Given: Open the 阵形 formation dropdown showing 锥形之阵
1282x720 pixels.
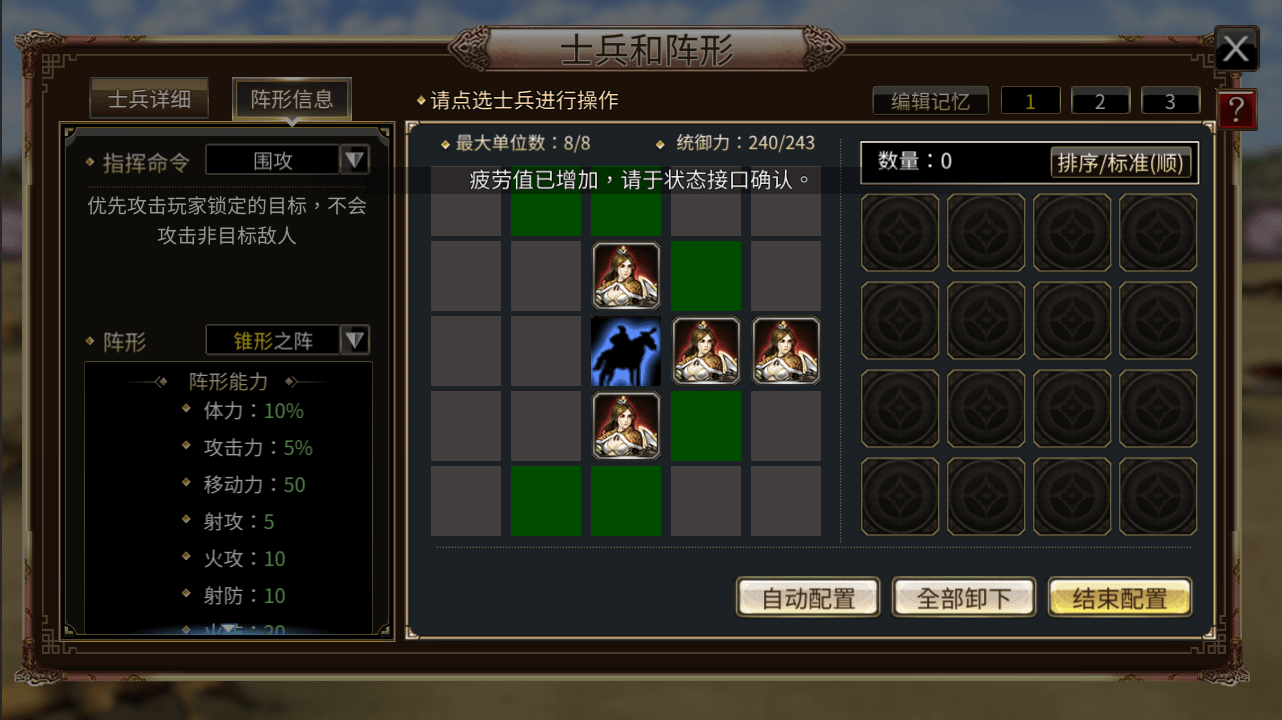Looking at the screenshot, I should click(287, 340).
